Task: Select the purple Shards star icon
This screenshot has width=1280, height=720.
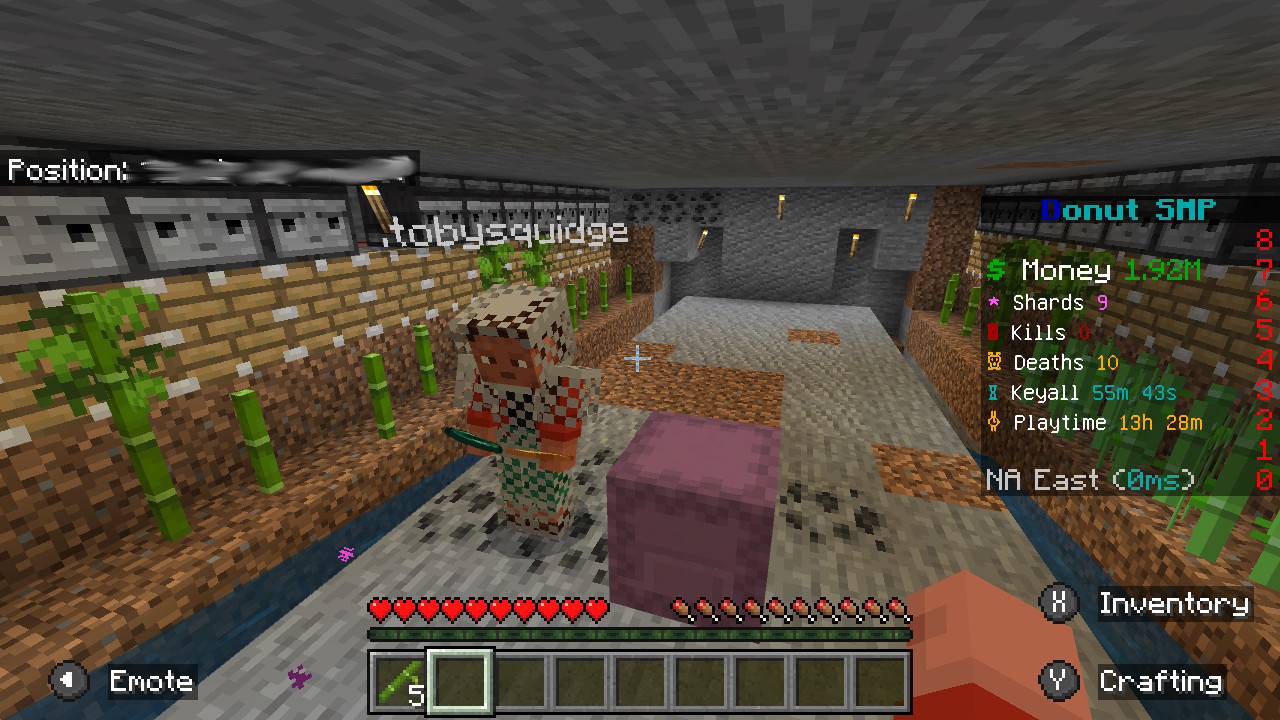Action: point(993,302)
